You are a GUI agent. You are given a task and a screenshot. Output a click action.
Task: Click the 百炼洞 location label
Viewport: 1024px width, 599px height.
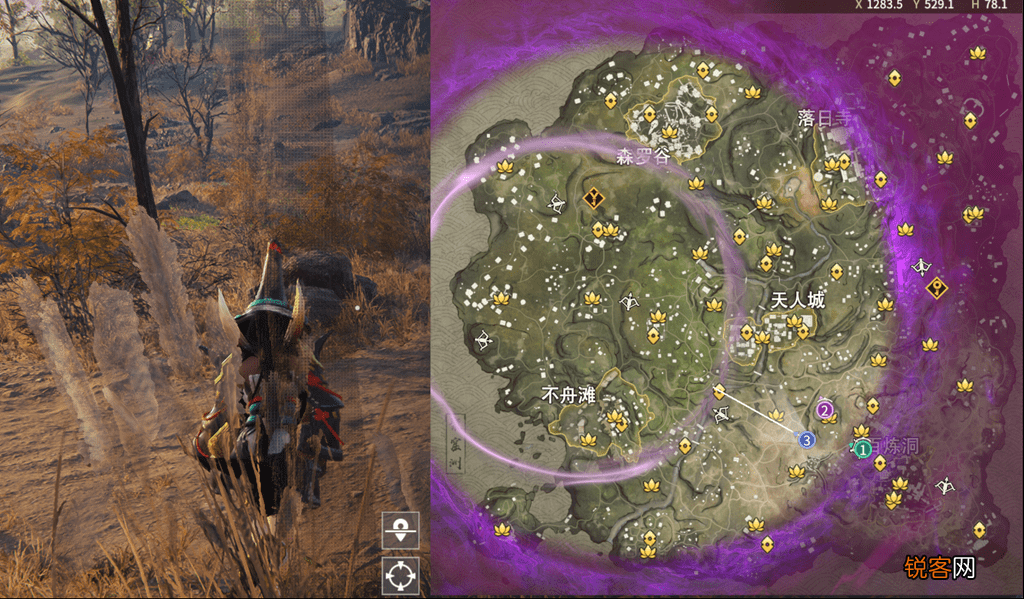pyautogui.click(x=893, y=446)
